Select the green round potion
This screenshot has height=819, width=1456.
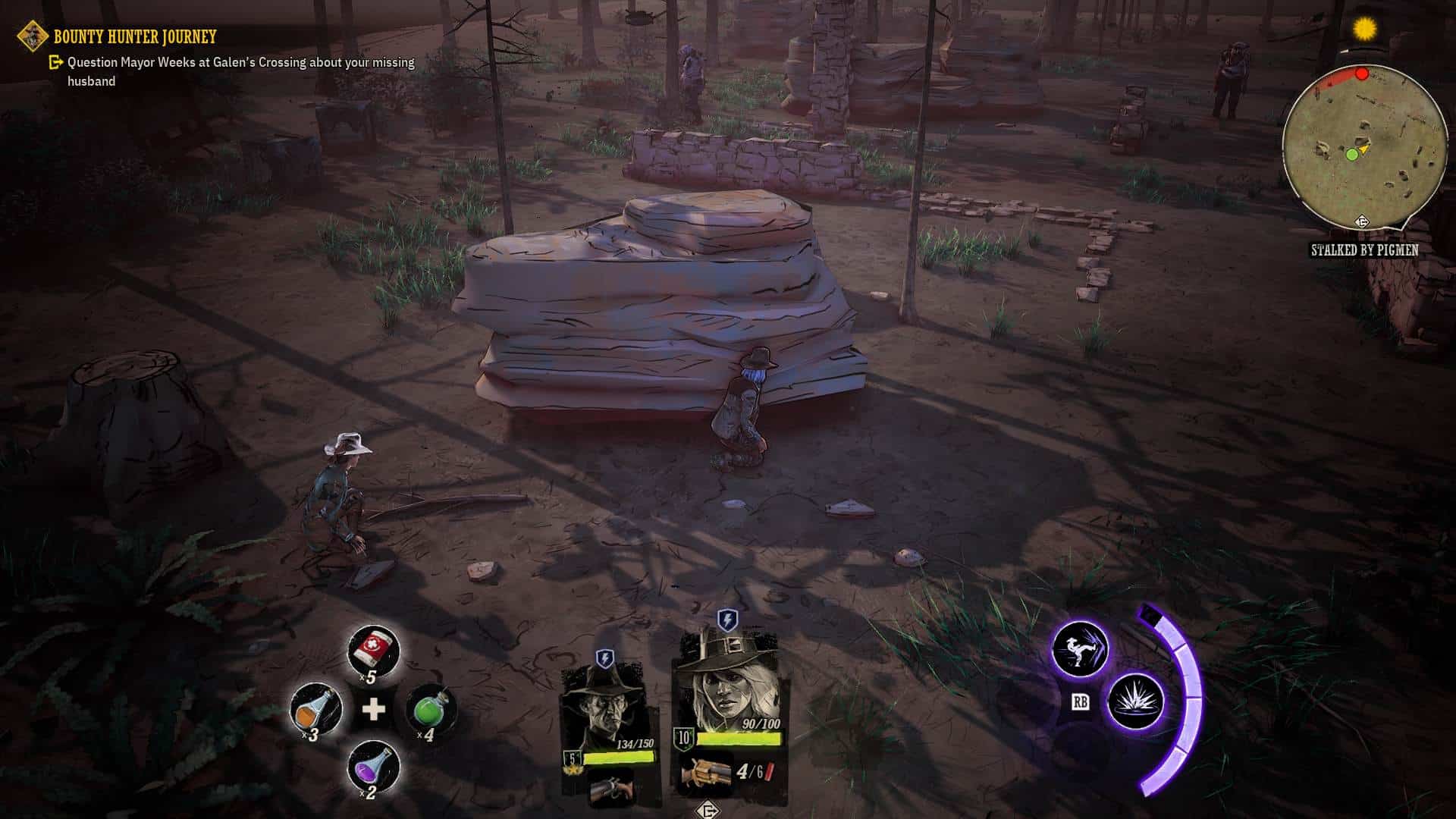[431, 709]
